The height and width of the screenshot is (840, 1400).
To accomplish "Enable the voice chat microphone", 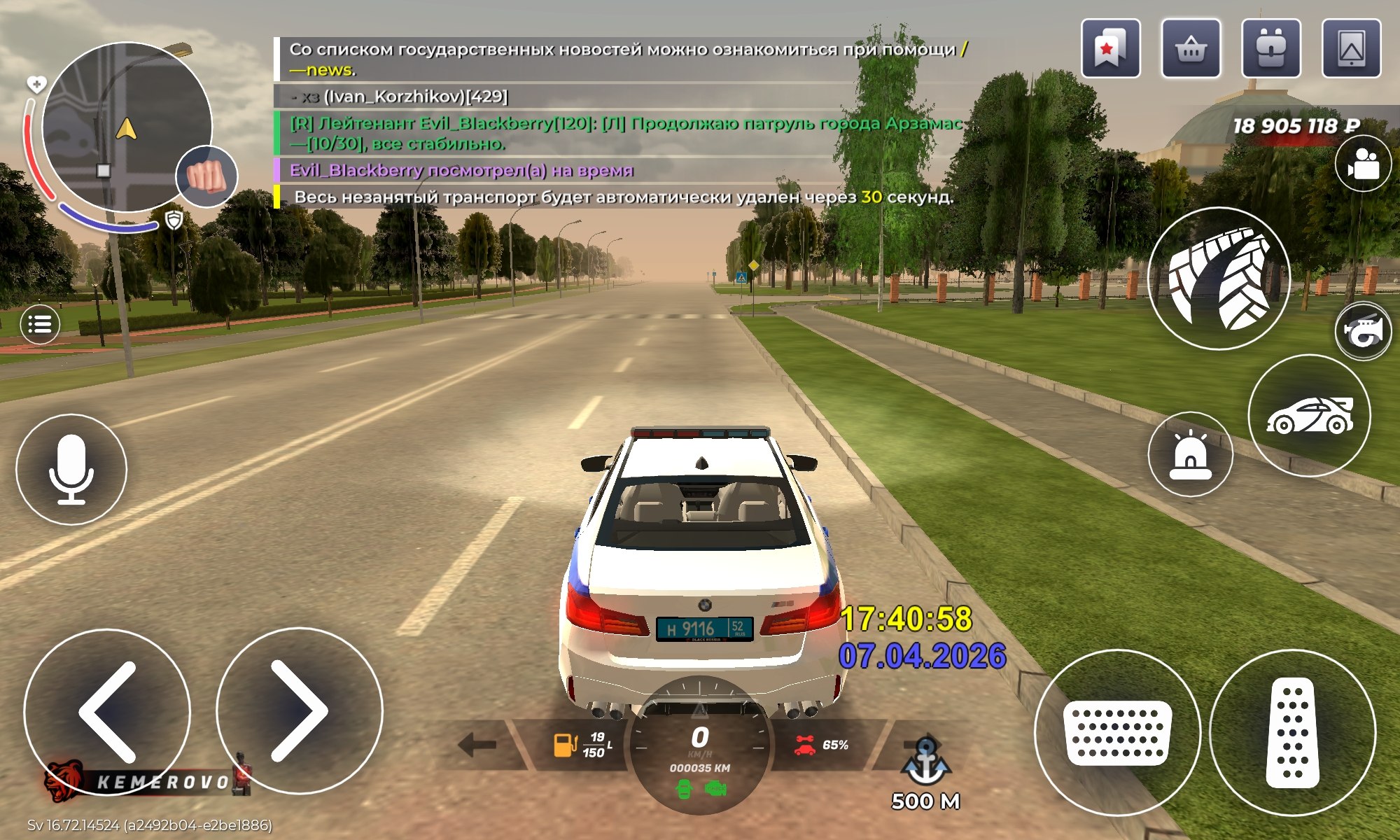I will click(x=71, y=469).
